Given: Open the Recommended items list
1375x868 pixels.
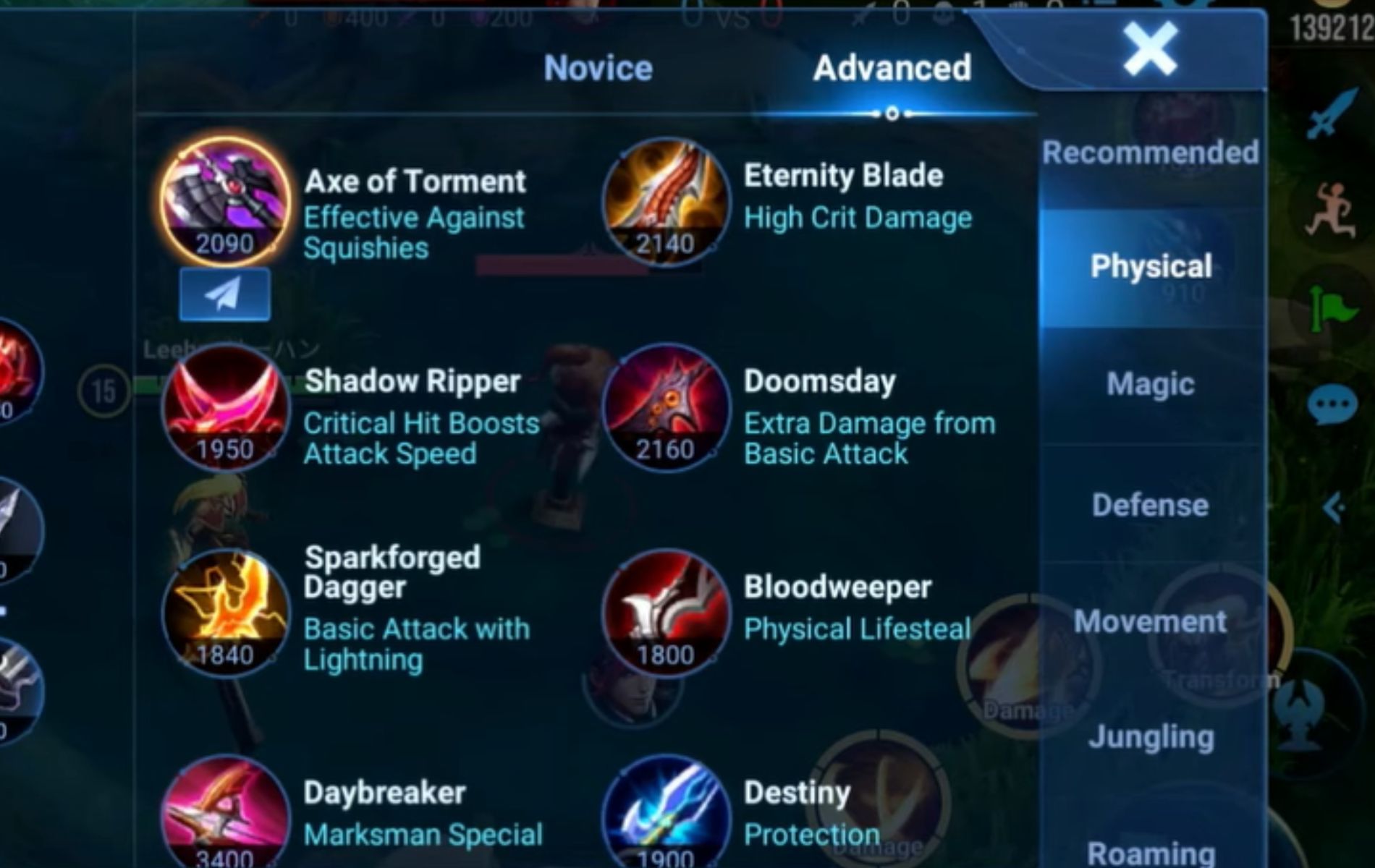Looking at the screenshot, I should point(1151,150).
